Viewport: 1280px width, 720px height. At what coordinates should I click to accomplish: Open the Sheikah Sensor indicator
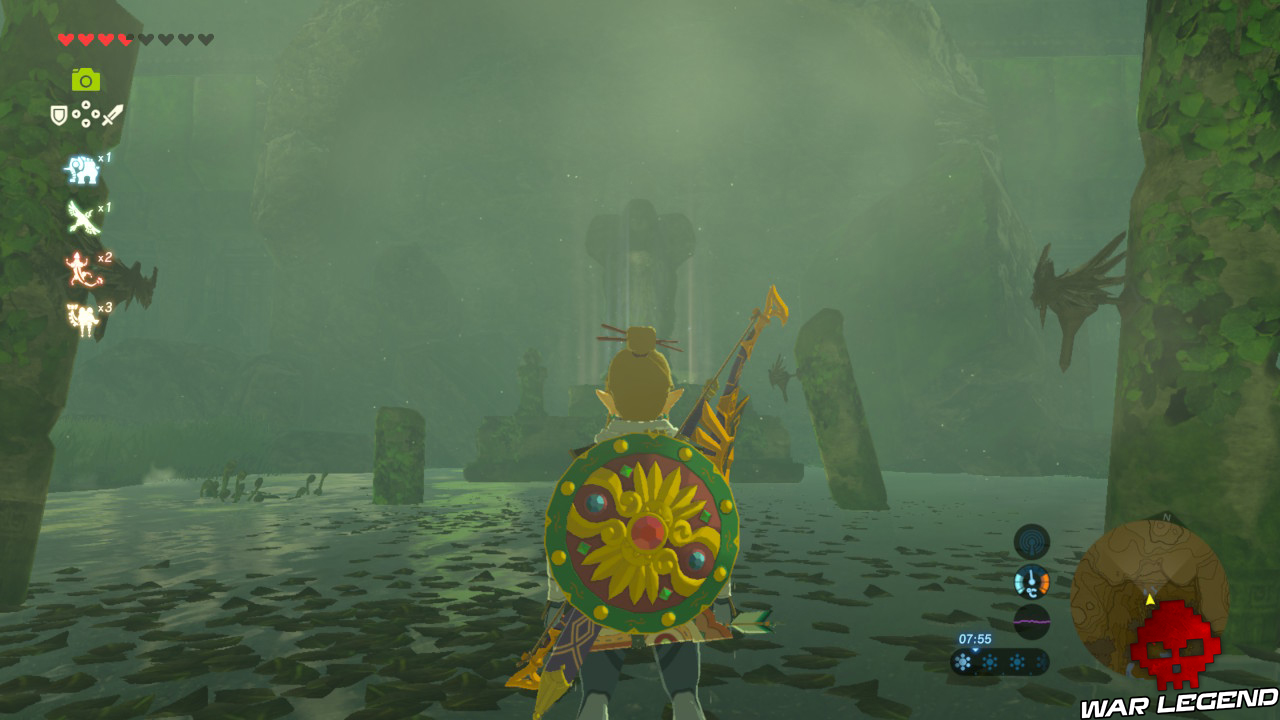coord(1030,540)
